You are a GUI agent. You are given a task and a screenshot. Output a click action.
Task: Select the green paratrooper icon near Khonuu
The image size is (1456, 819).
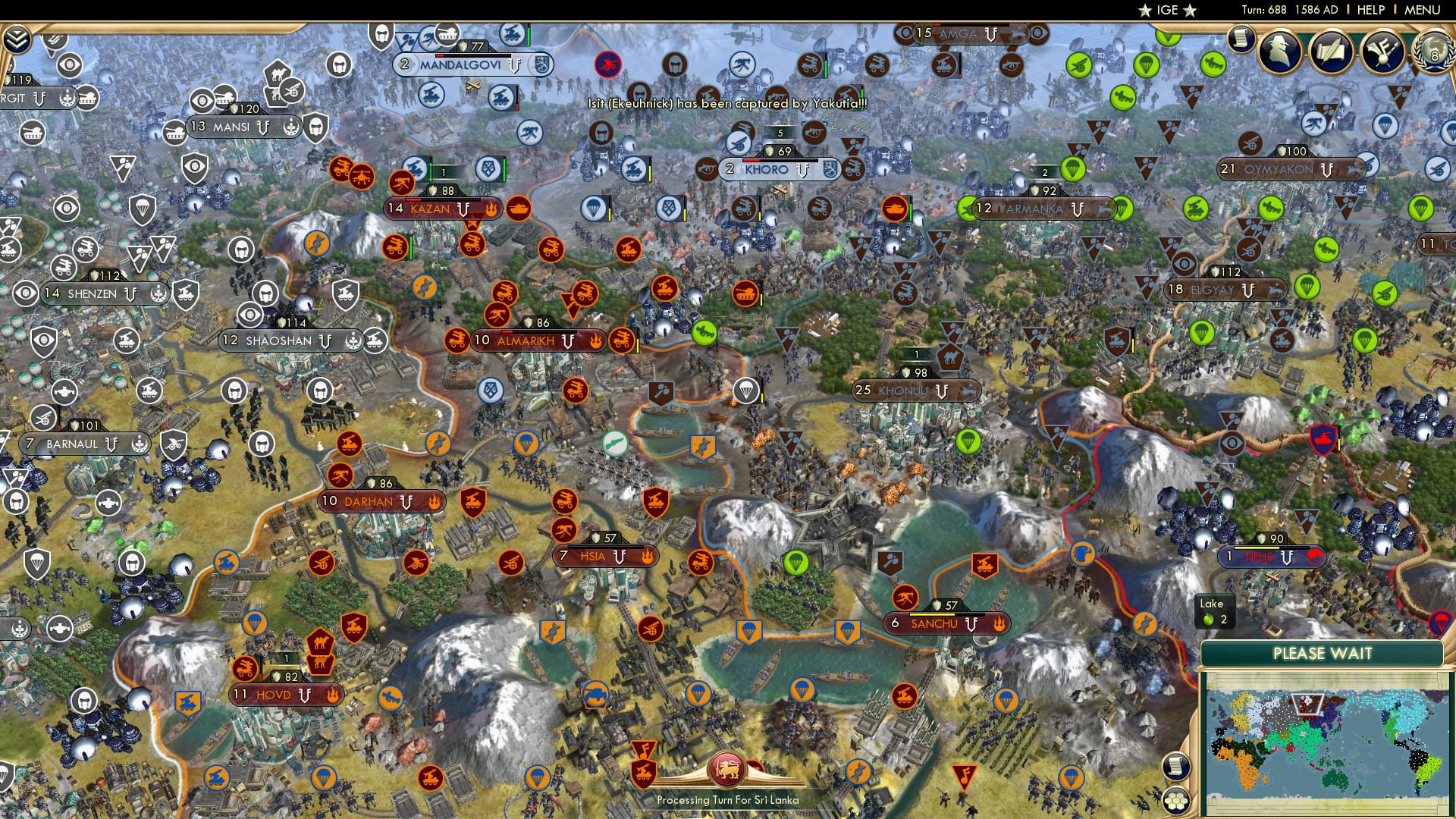point(969,441)
